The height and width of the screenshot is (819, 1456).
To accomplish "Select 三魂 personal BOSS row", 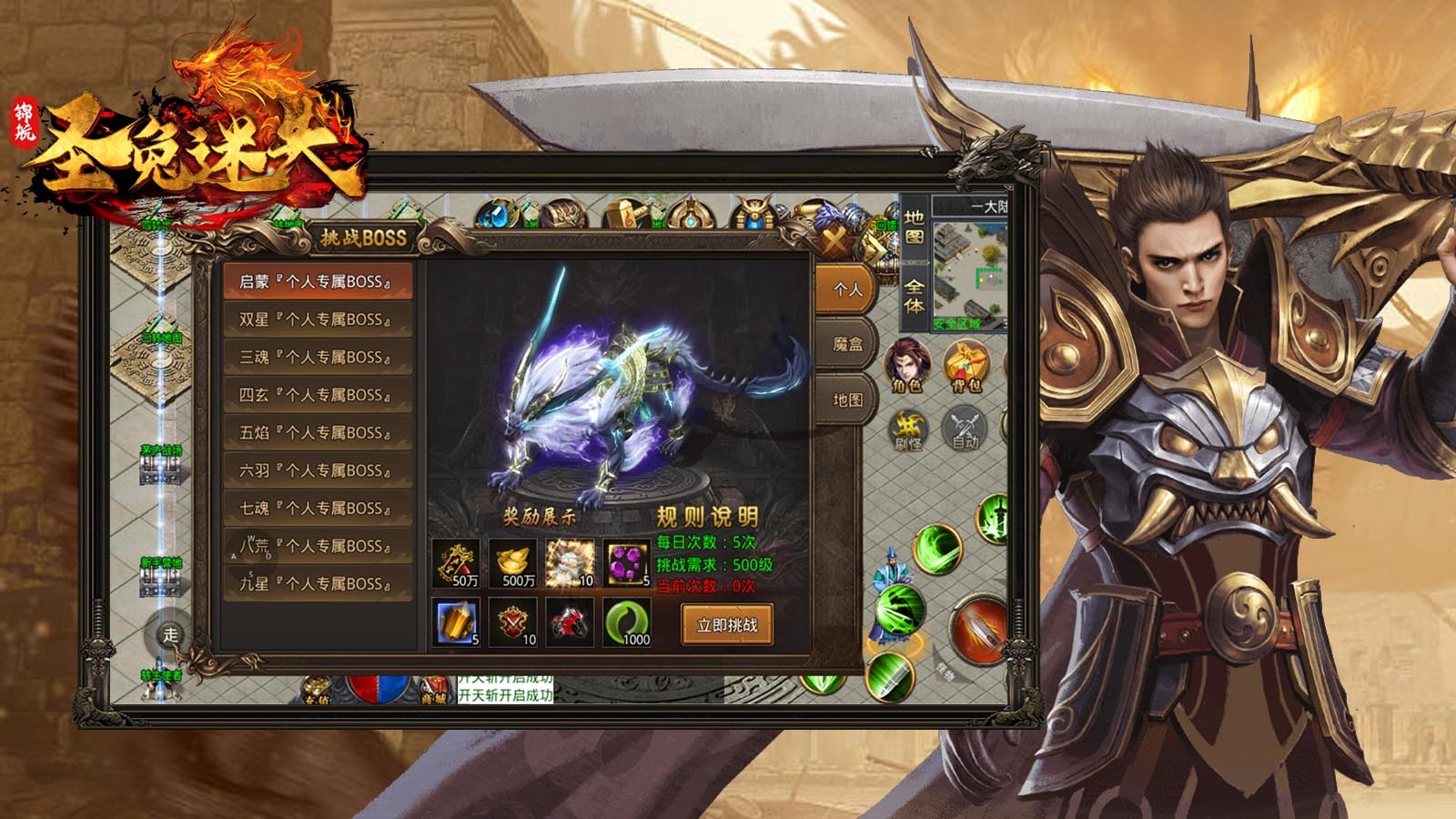I will coord(317,358).
